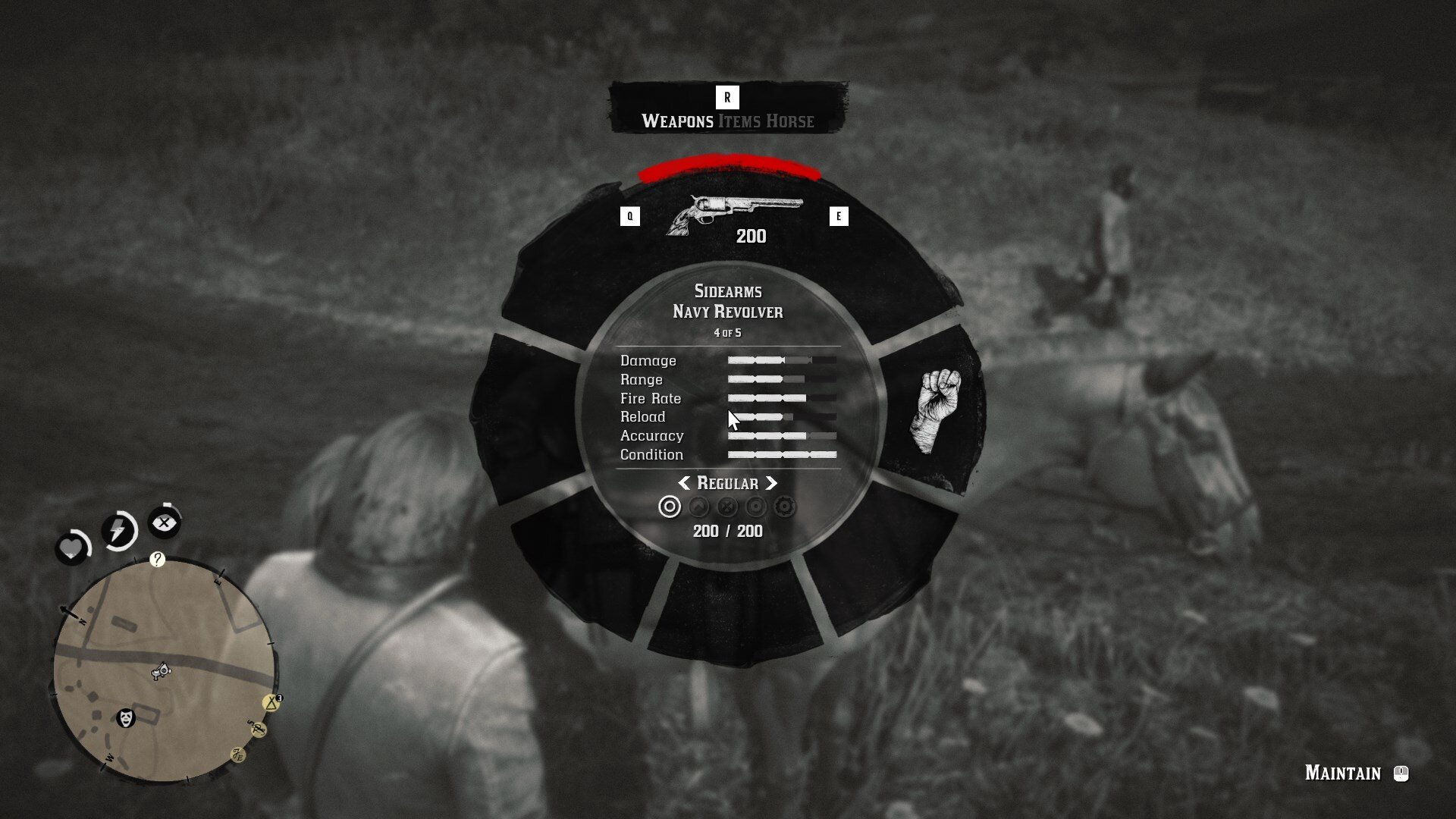Pick the crossed split-point ammo icon
This screenshot has width=1456, height=819.
727,507
